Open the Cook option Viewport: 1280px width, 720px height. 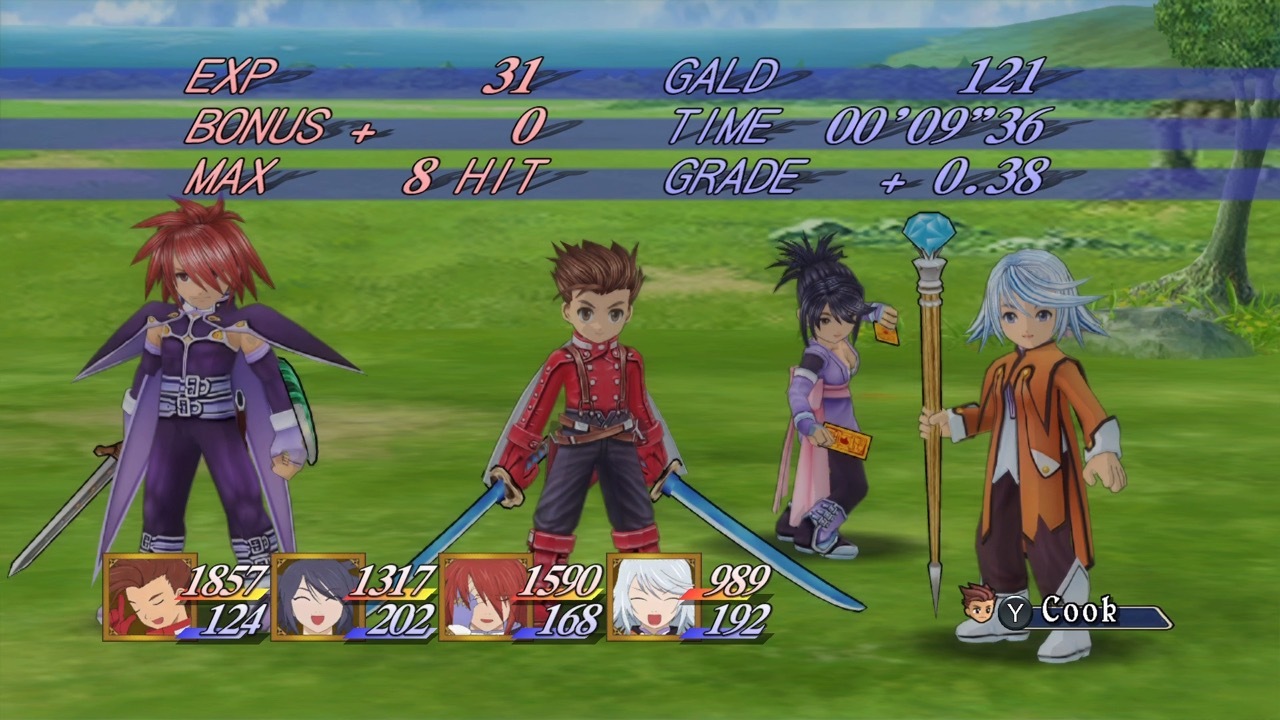[1077, 611]
